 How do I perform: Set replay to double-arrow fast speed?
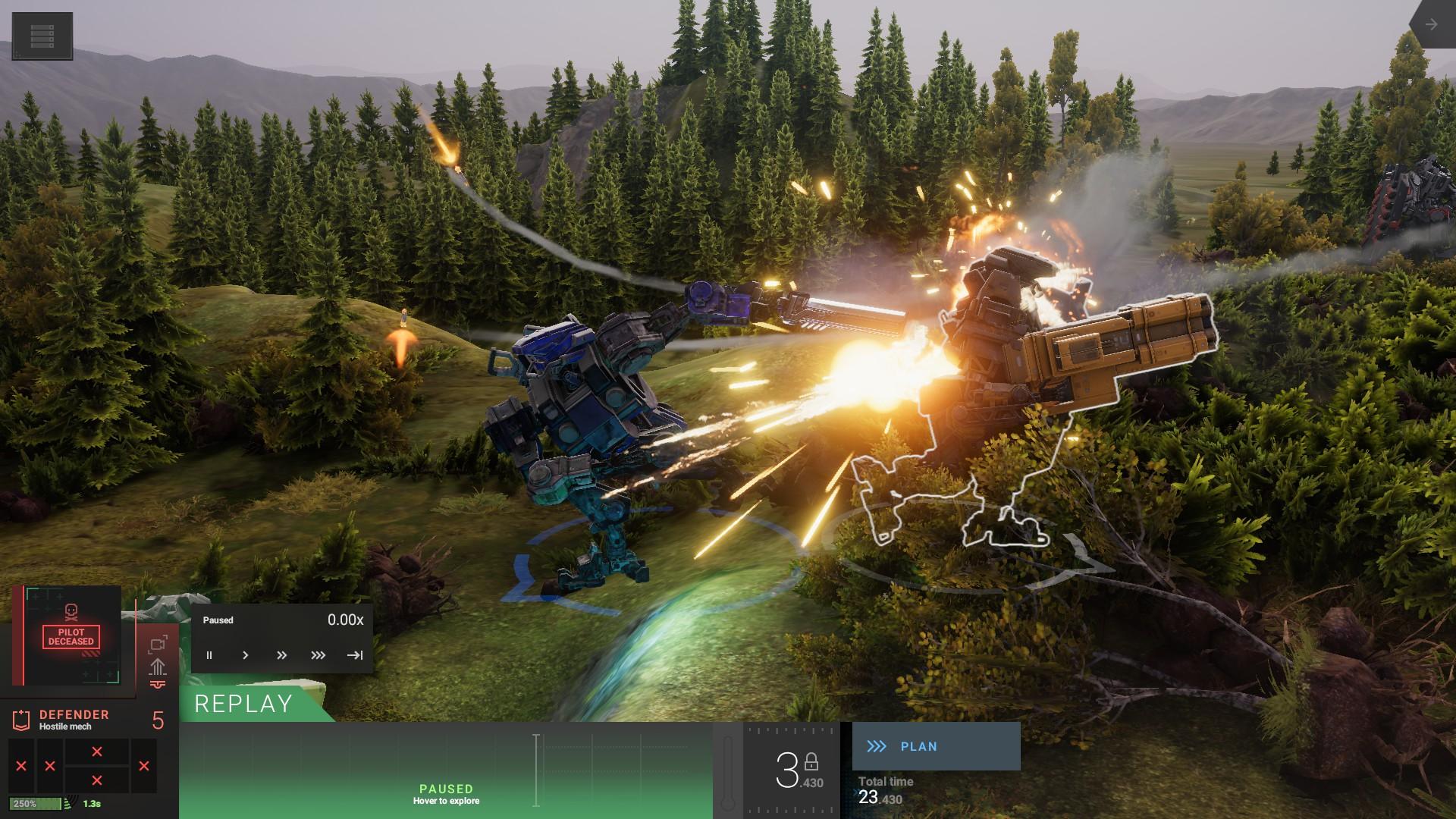coord(281,655)
